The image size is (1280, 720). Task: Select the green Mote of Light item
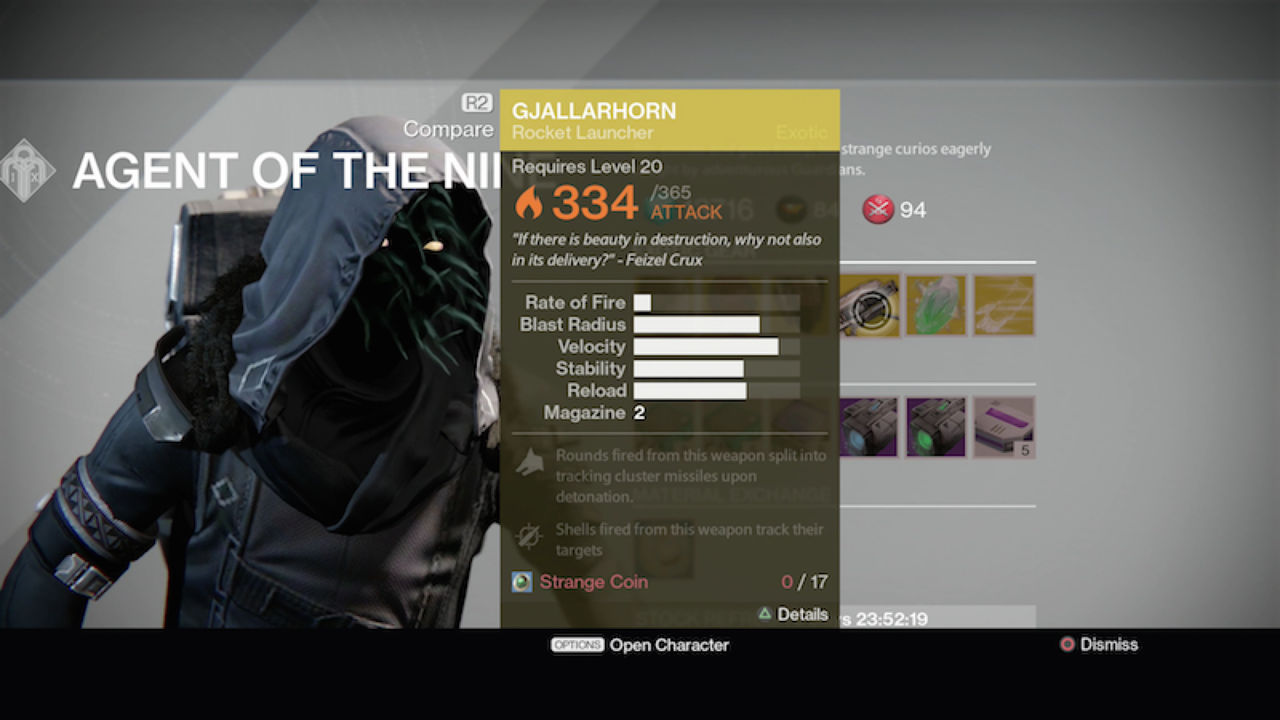point(936,306)
